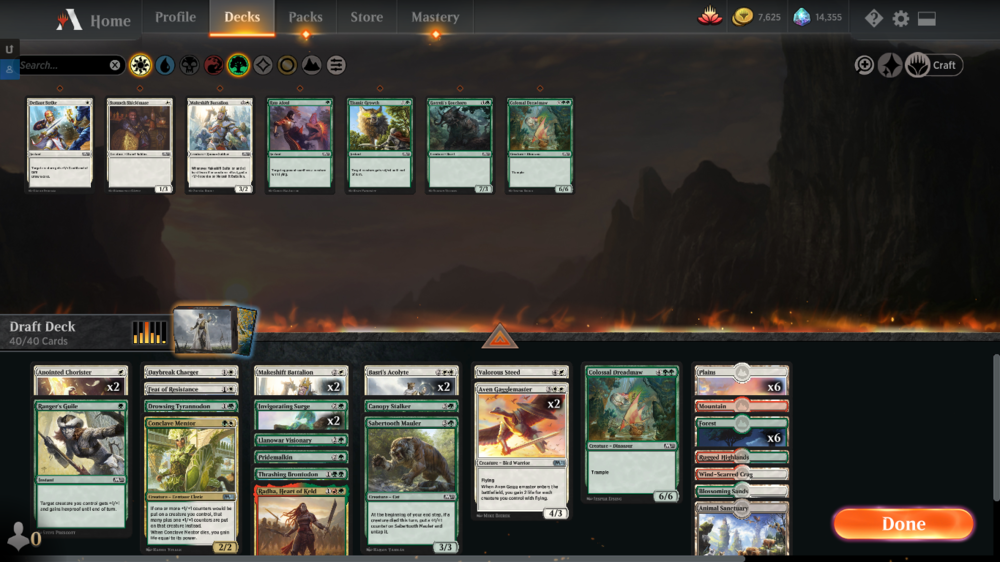Switch to the Mastery tab
The width and height of the screenshot is (1000, 562).
435,17
